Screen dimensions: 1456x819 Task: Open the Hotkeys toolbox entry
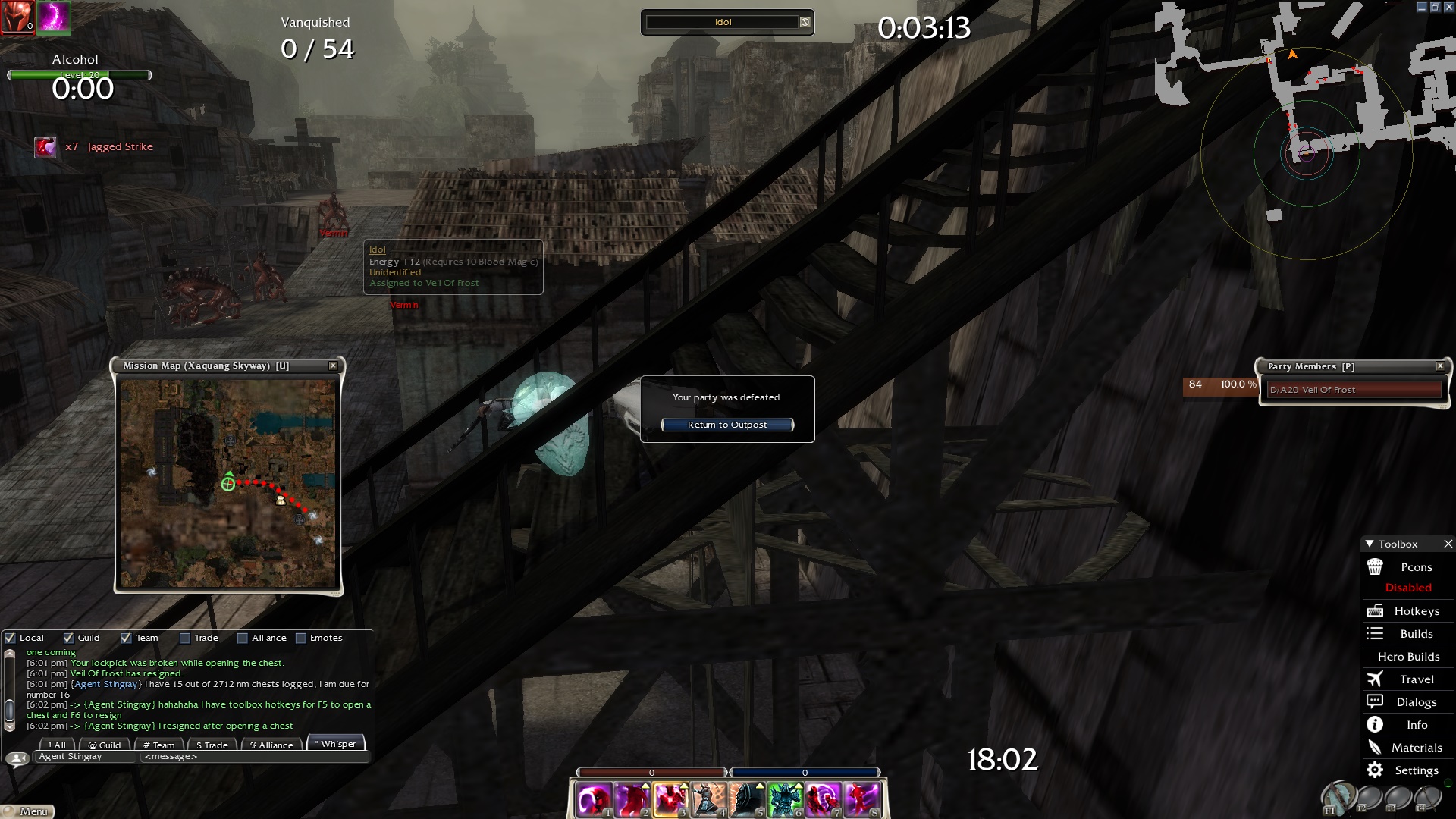coord(1408,611)
